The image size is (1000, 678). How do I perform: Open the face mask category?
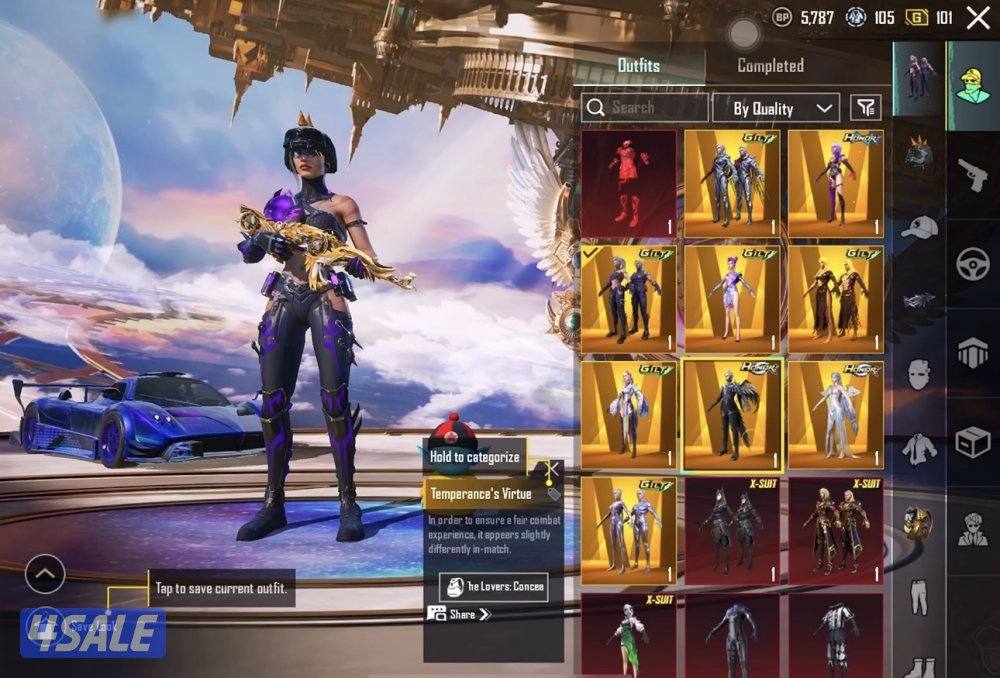[x=919, y=374]
